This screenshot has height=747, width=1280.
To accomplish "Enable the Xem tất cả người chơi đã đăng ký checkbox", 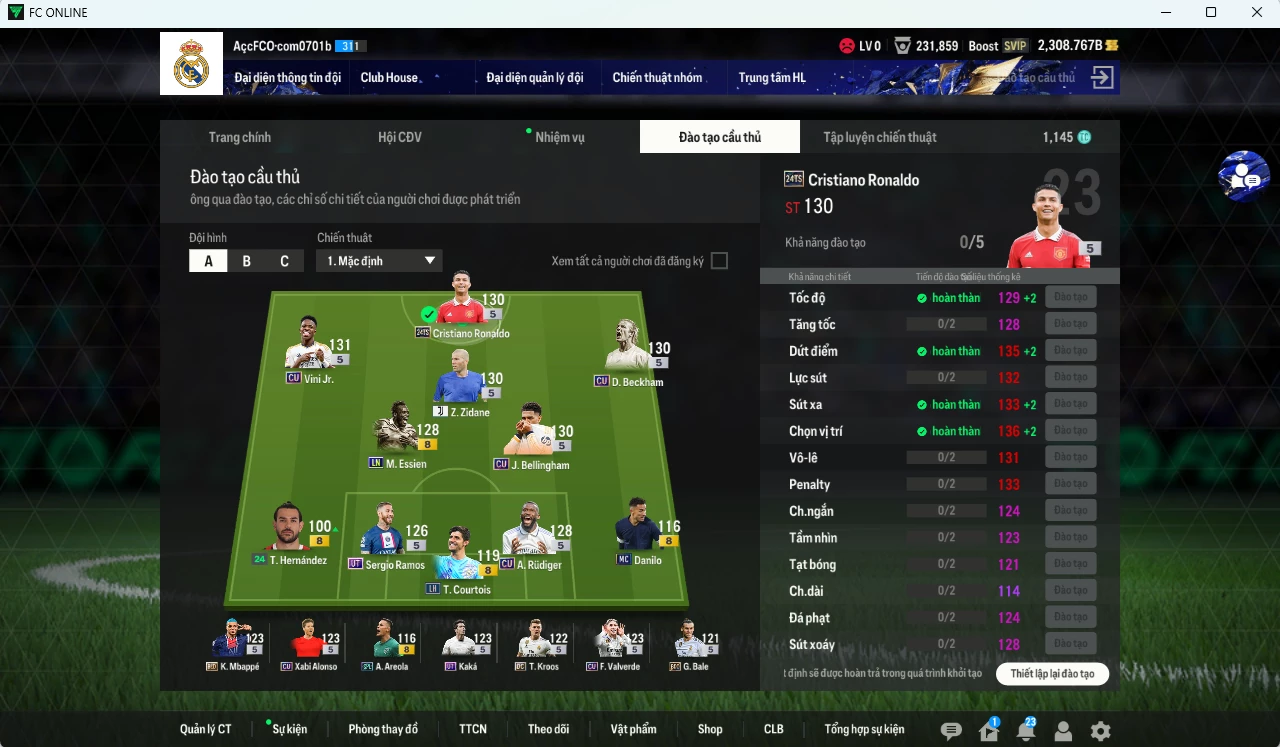I will pos(719,260).
